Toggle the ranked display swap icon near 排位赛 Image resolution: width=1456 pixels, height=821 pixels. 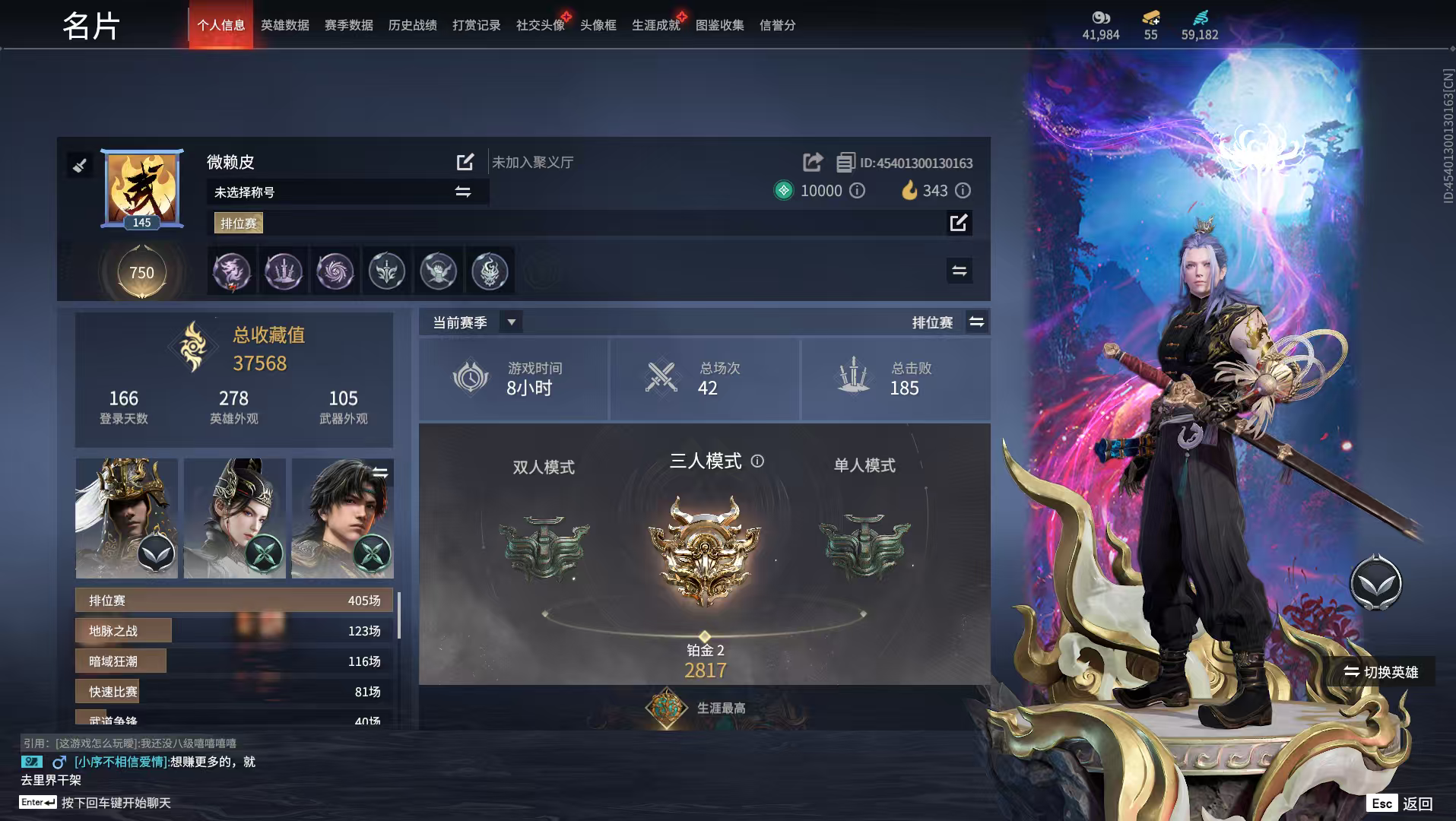pos(977,322)
